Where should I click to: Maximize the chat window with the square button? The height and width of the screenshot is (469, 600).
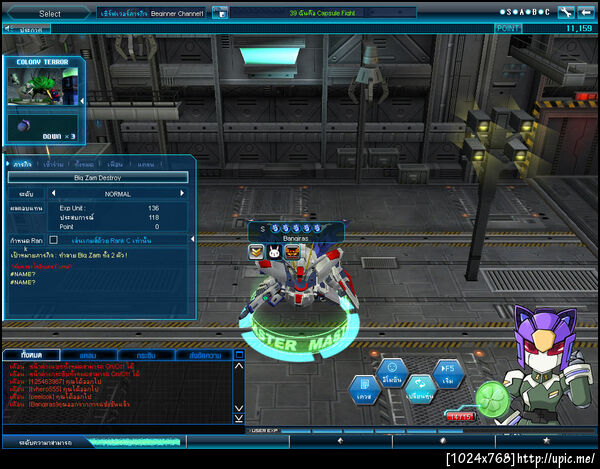point(239,355)
